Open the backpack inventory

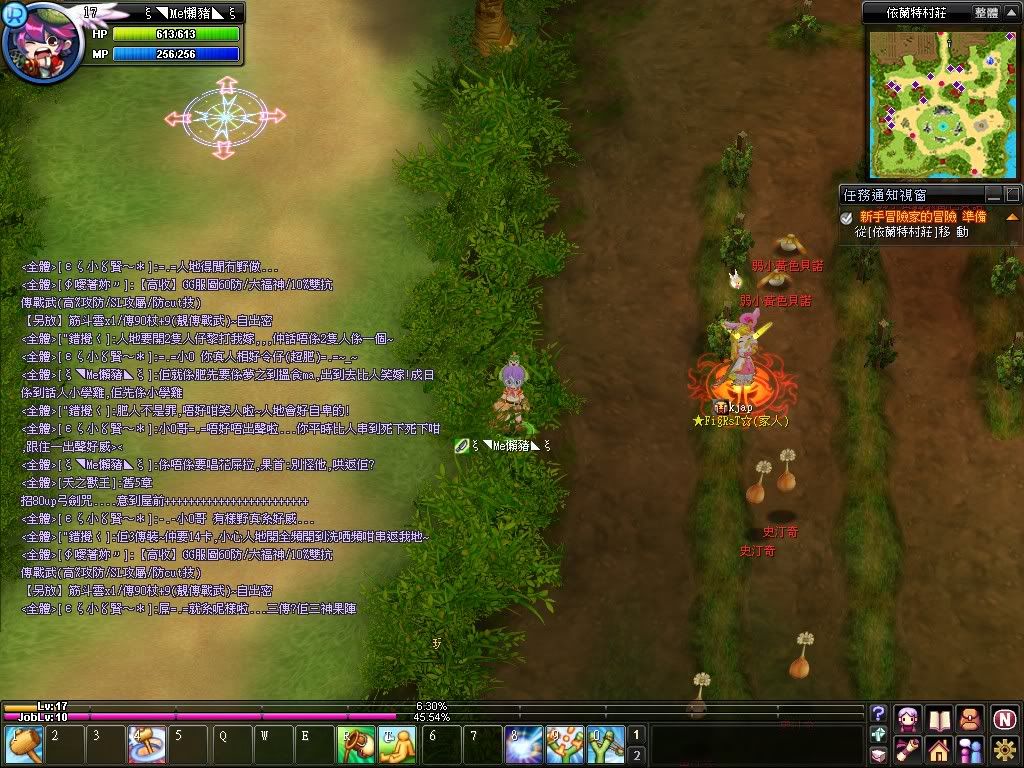pyautogui.click(x=970, y=718)
